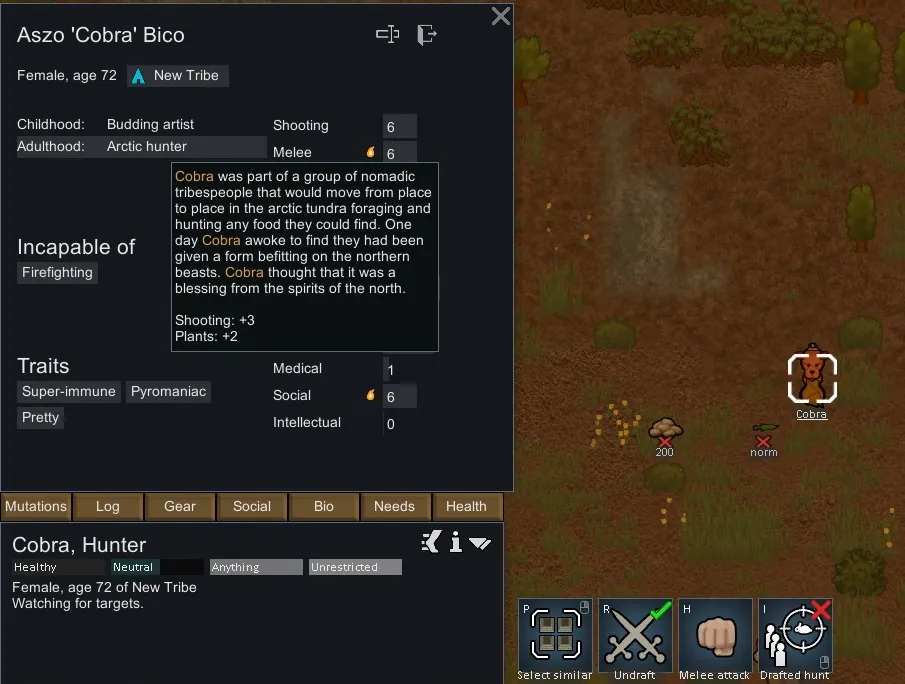
Task: Click the Arctic hunter adulthood backstory
Action: pyautogui.click(x=147, y=147)
